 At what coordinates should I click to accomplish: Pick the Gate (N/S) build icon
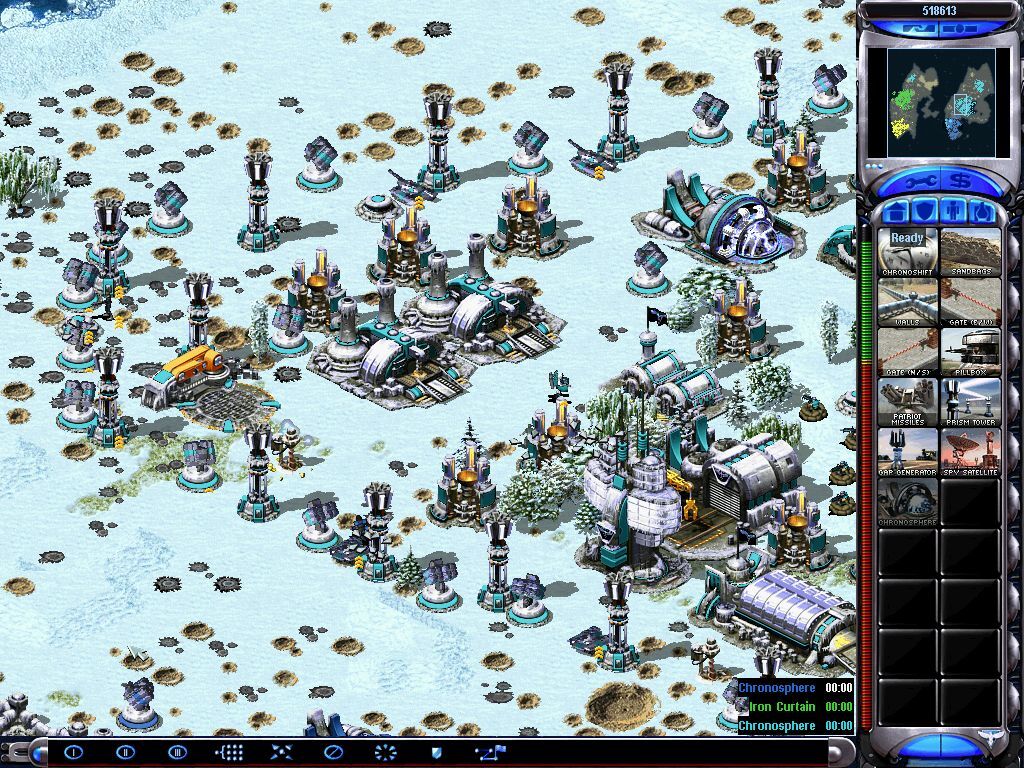908,352
